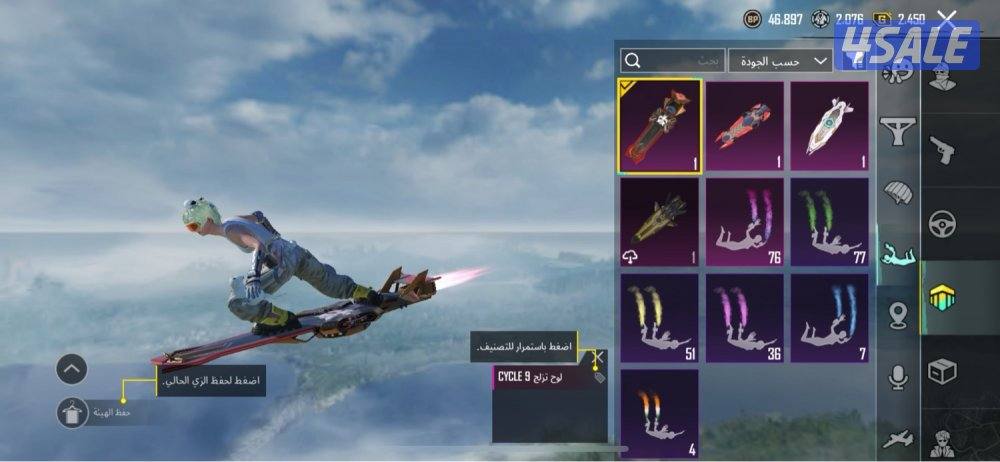Select the equipped red surfboard item
1000x462 pixels.
tap(660, 127)
